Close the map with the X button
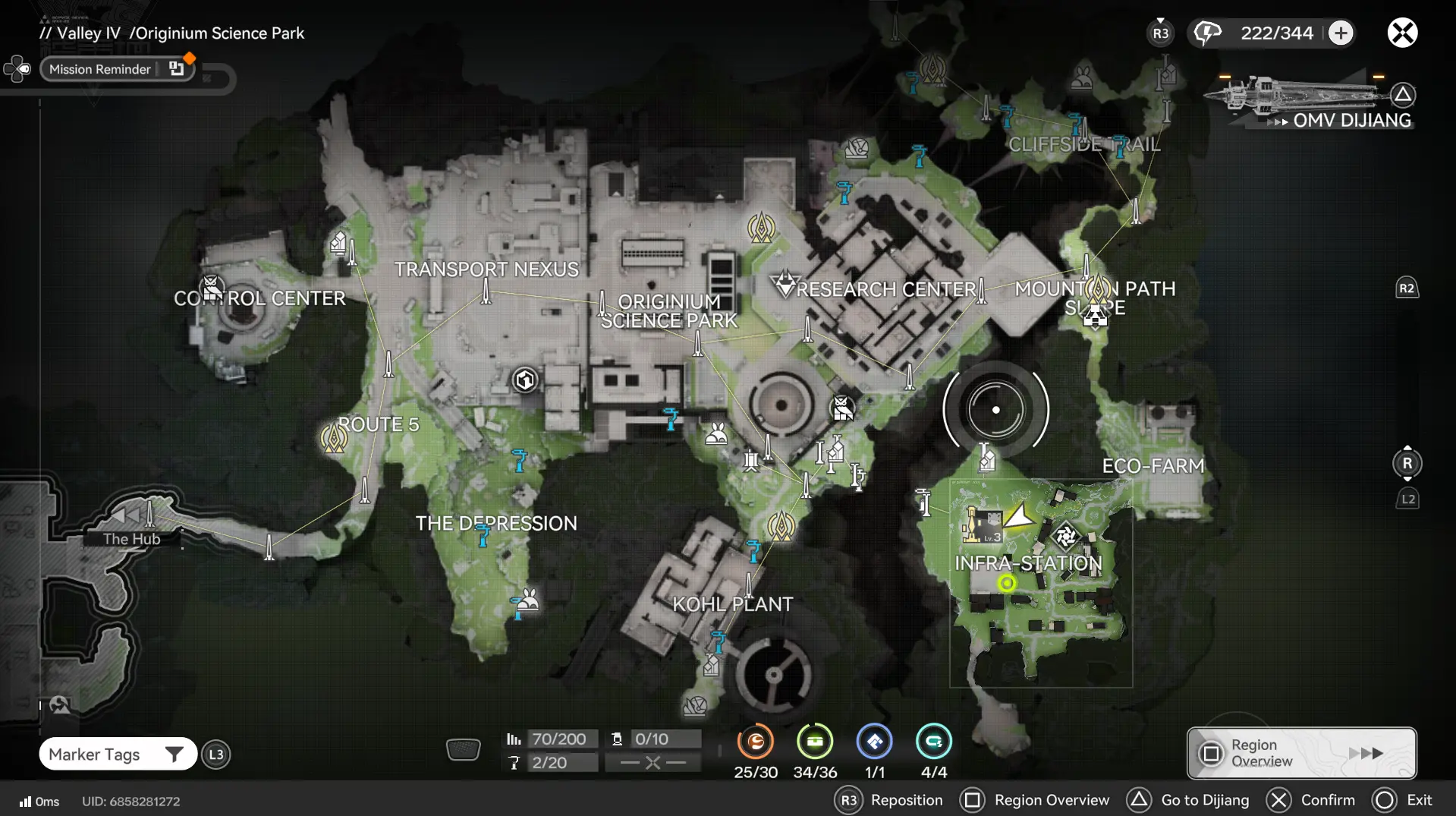This screenshot has width=1456, height=816. click(1402, 33)
